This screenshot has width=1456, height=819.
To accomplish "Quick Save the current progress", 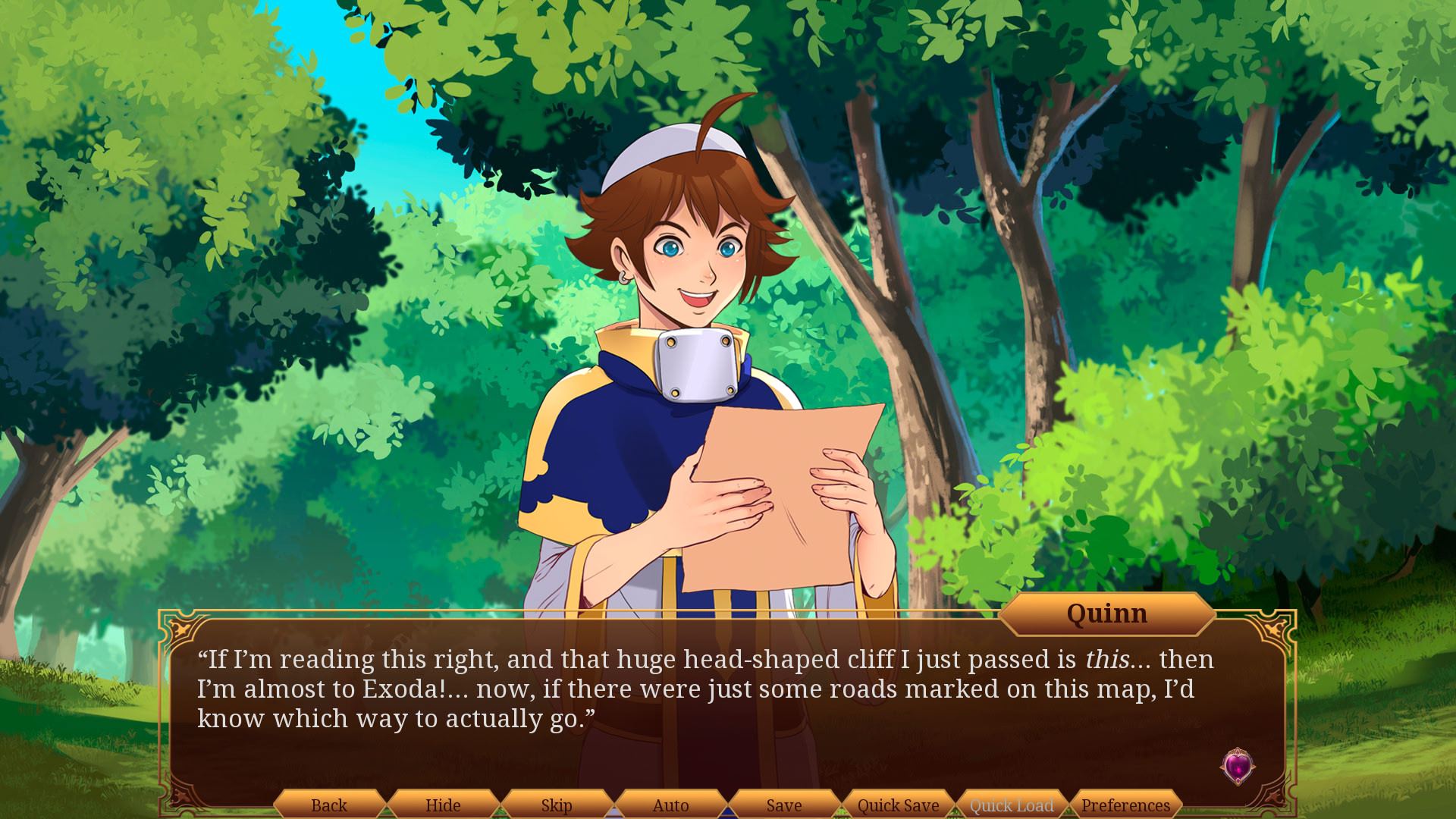I will click(898, 806).
